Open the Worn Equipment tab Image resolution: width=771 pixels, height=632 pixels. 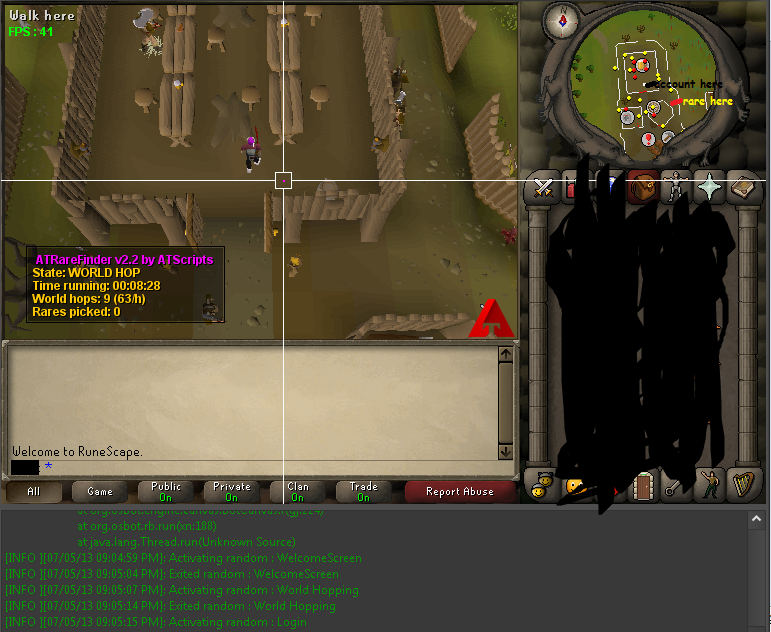click(676, 188)
